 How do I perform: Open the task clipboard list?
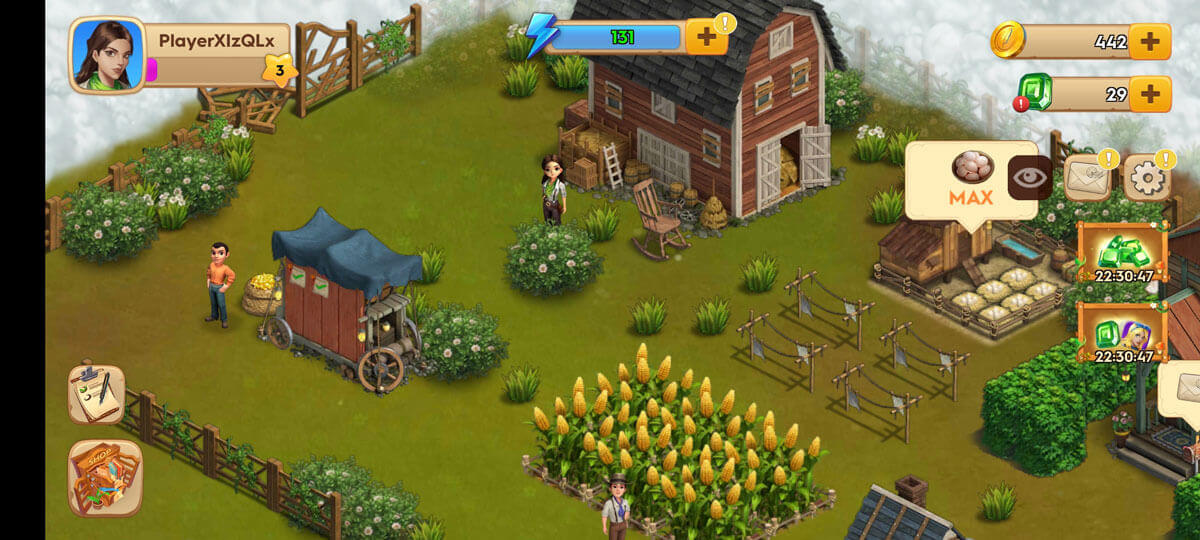pyautogui.click(x=96, y=394)
